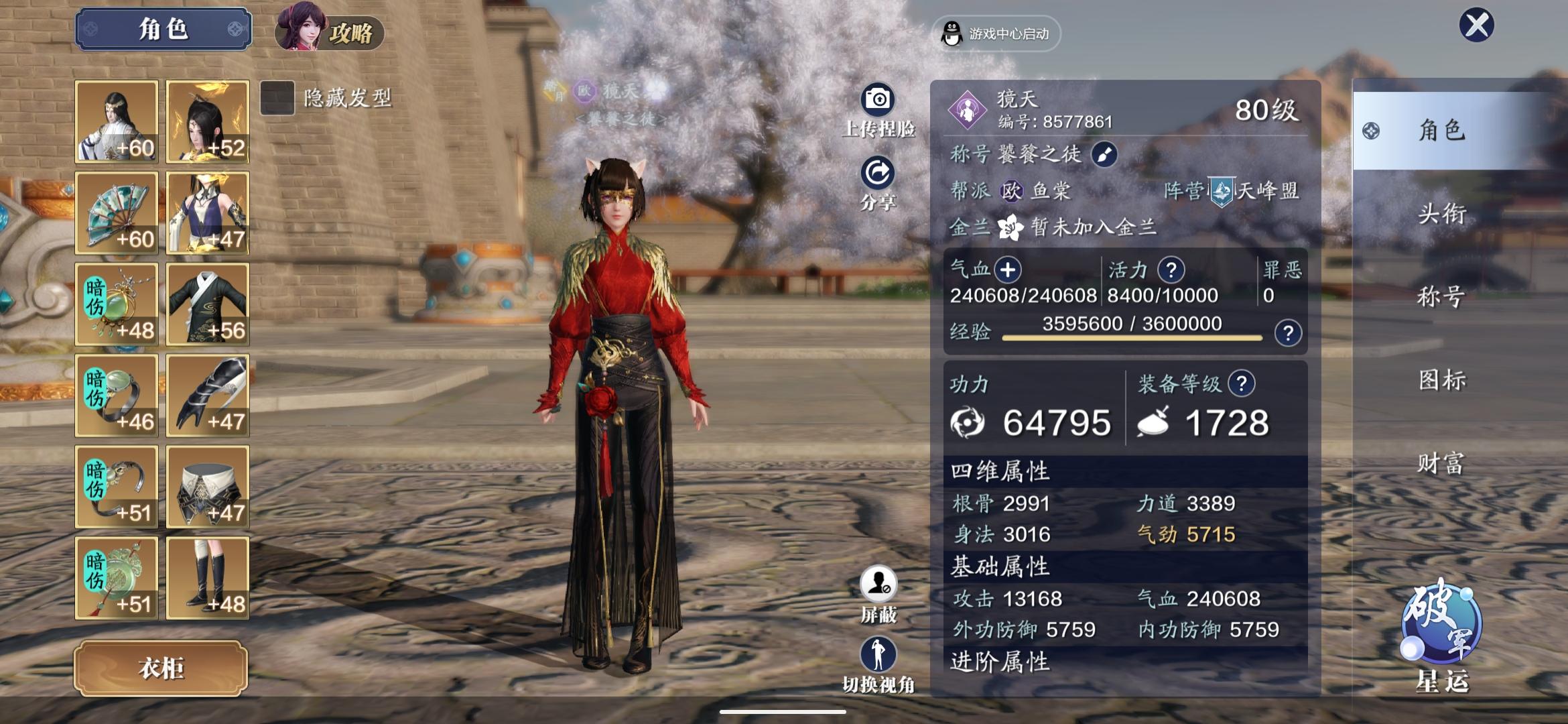Inspect the boots equipment slot +48
This screenshot has width=1568, height=724.
click(208, 578)
